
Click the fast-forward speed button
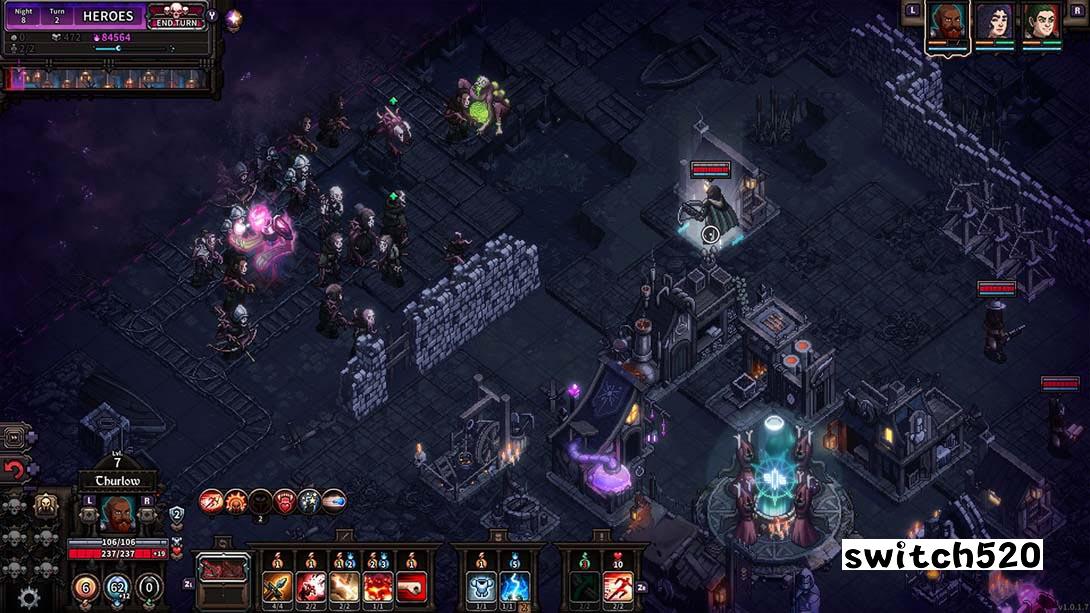[x=15, y=437]
